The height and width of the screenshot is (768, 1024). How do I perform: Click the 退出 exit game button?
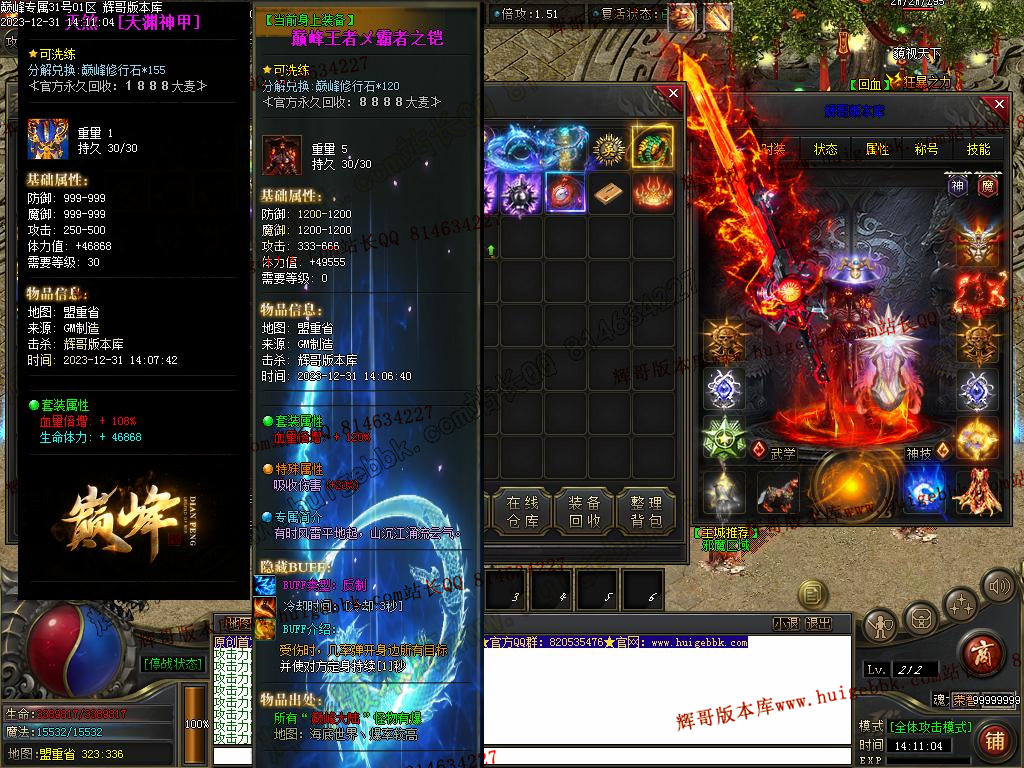818,624
